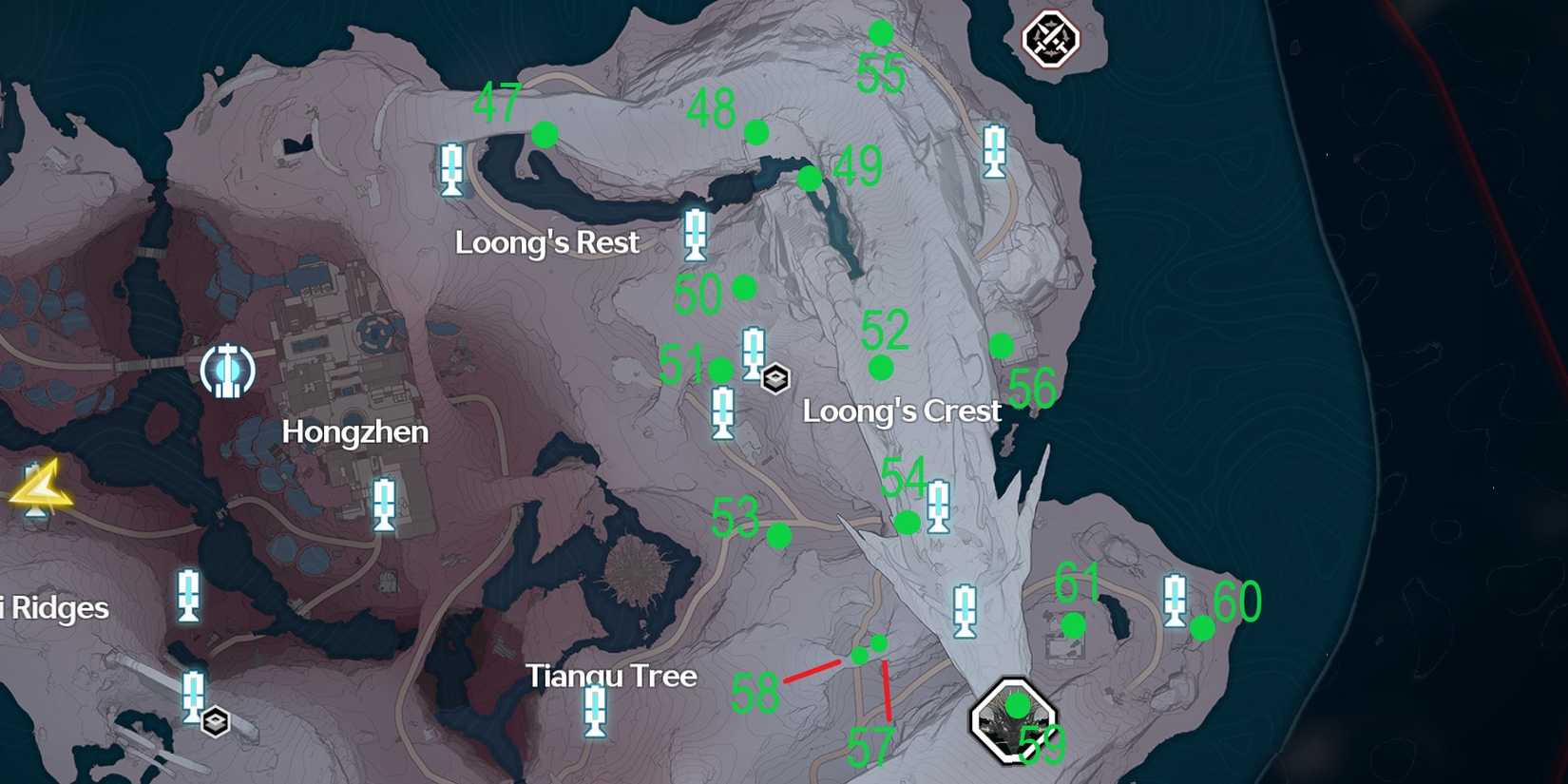
Task: Click the Tiangu Tree location label
Action: (613, 677)
